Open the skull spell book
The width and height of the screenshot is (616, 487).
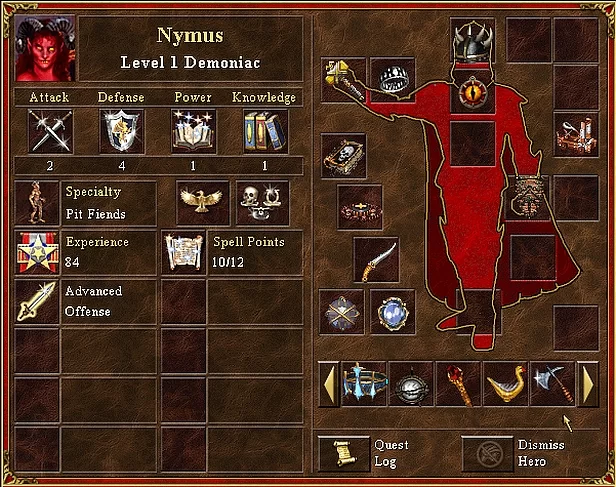point(344,155)
